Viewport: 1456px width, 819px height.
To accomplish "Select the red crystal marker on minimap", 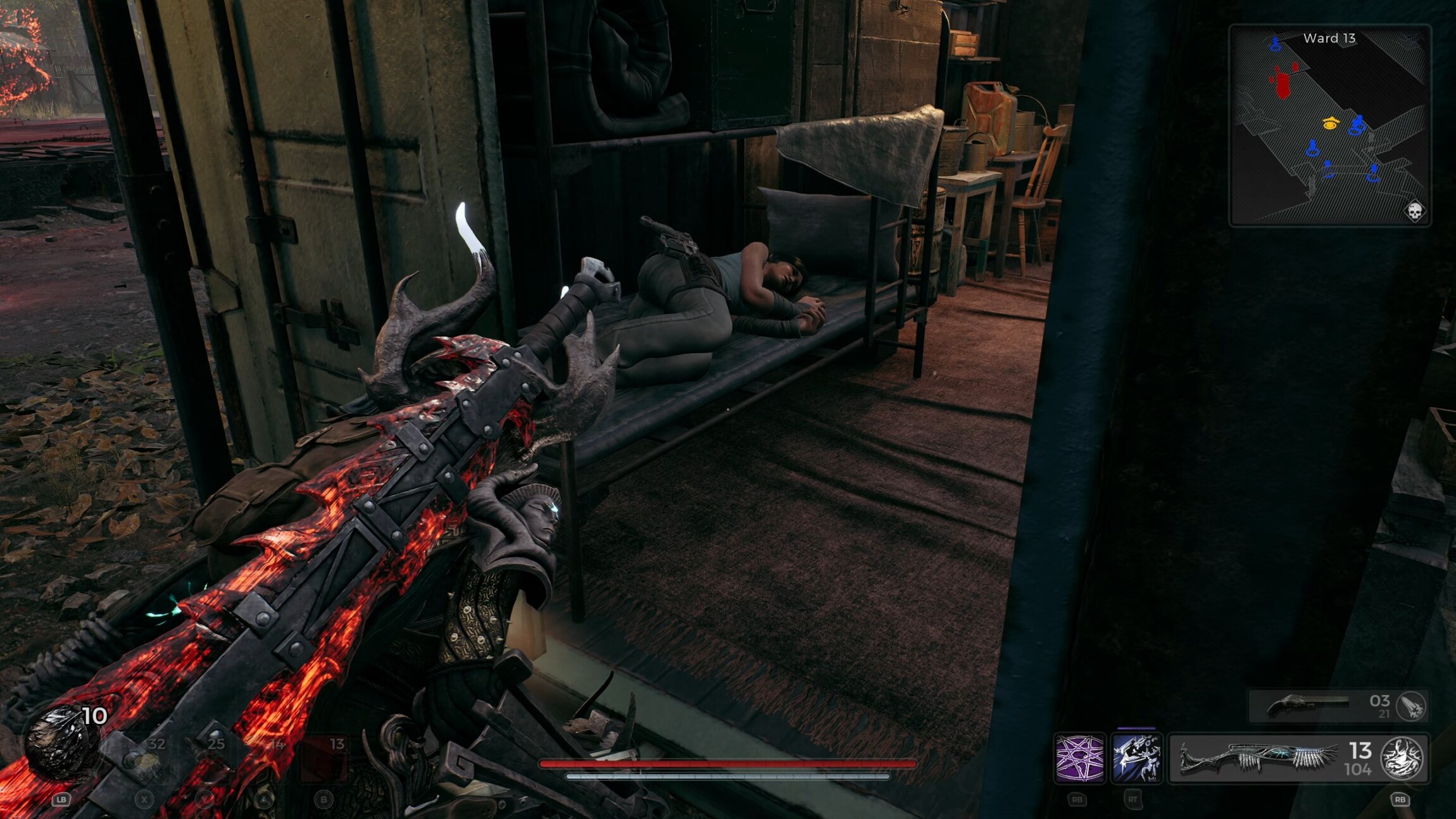I will [x=1283, y=84].
